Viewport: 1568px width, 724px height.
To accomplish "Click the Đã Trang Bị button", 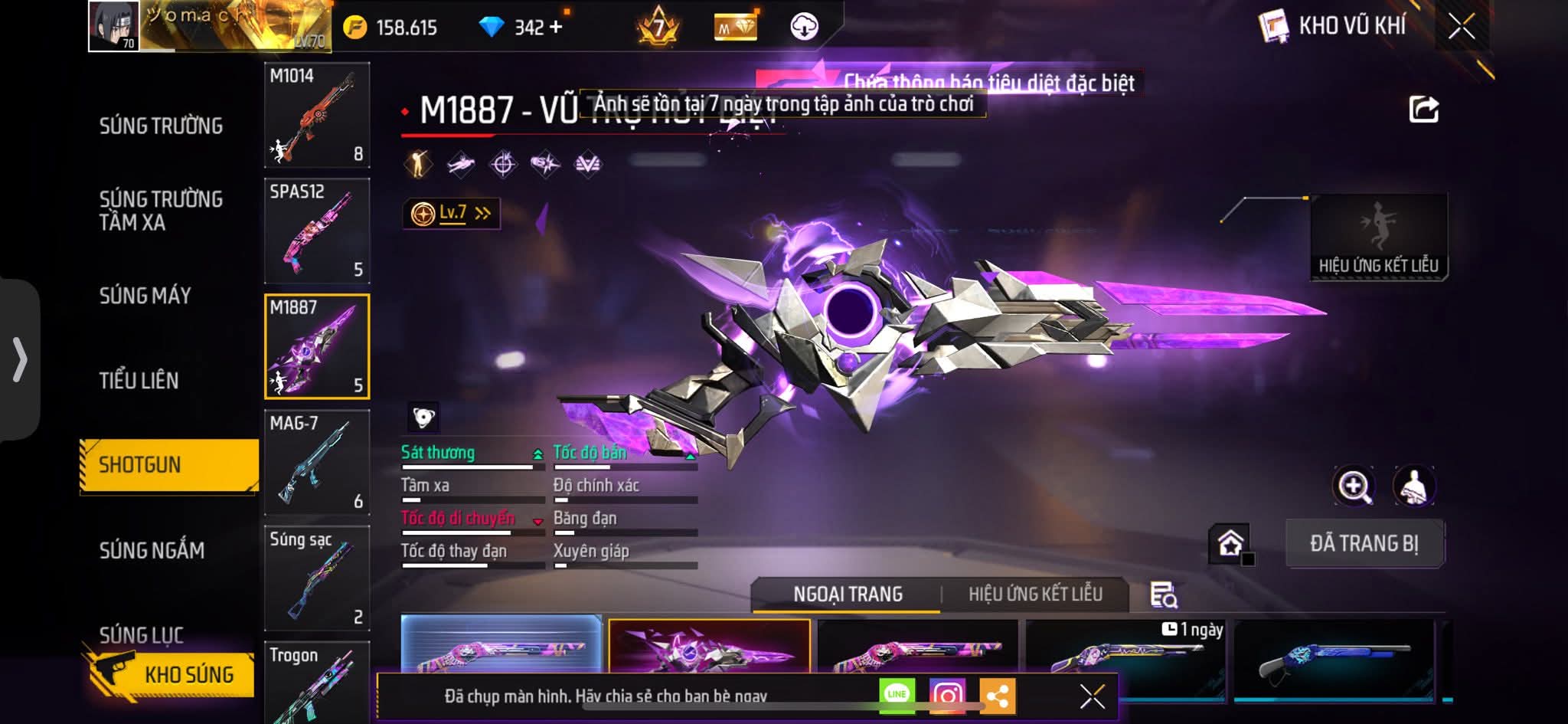I will (x=1364, y=544).
